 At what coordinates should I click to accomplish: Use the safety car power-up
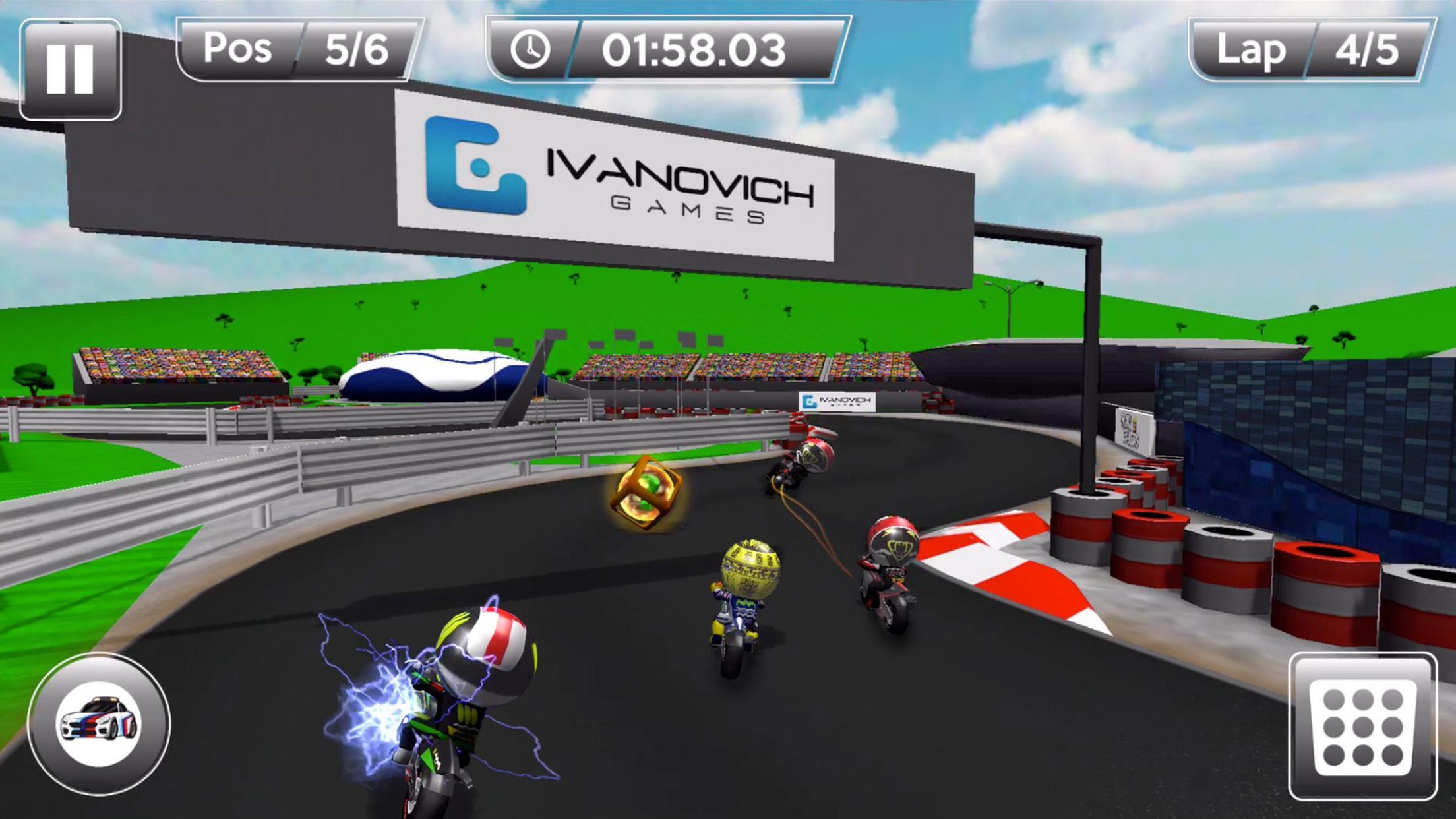(99, 723)
